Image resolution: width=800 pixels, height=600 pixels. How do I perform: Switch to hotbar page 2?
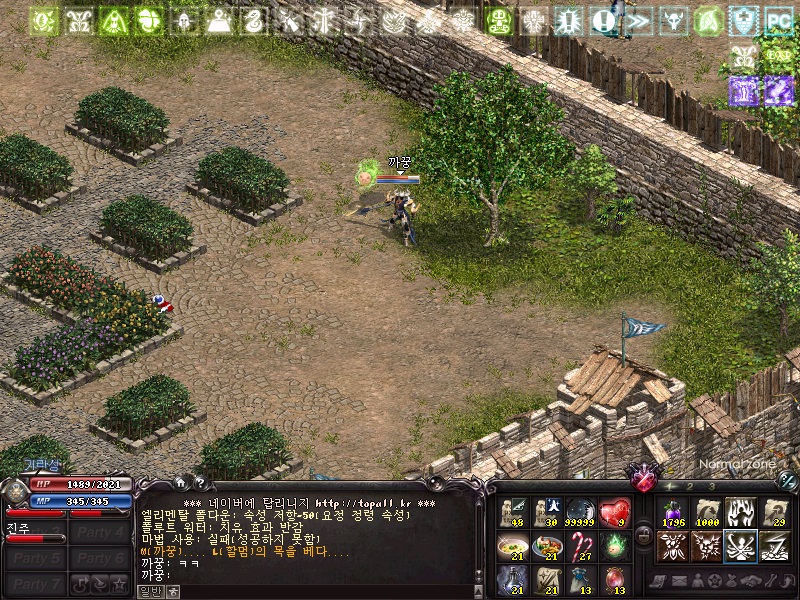coord(690,487)
